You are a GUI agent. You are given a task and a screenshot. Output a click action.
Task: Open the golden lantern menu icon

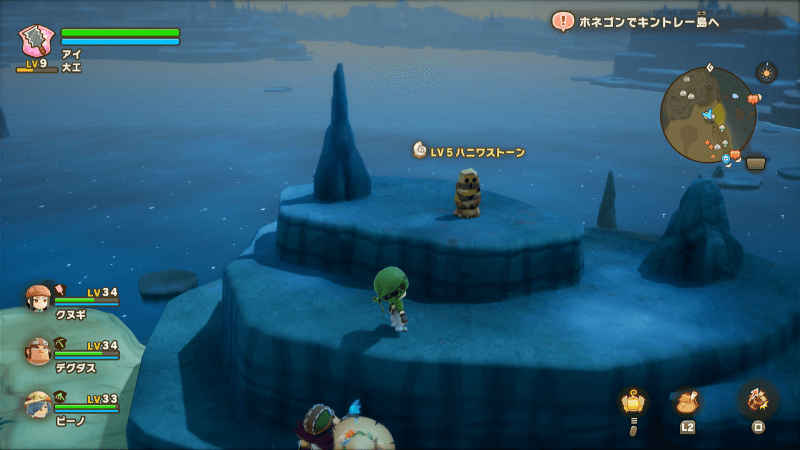[632, 402]
